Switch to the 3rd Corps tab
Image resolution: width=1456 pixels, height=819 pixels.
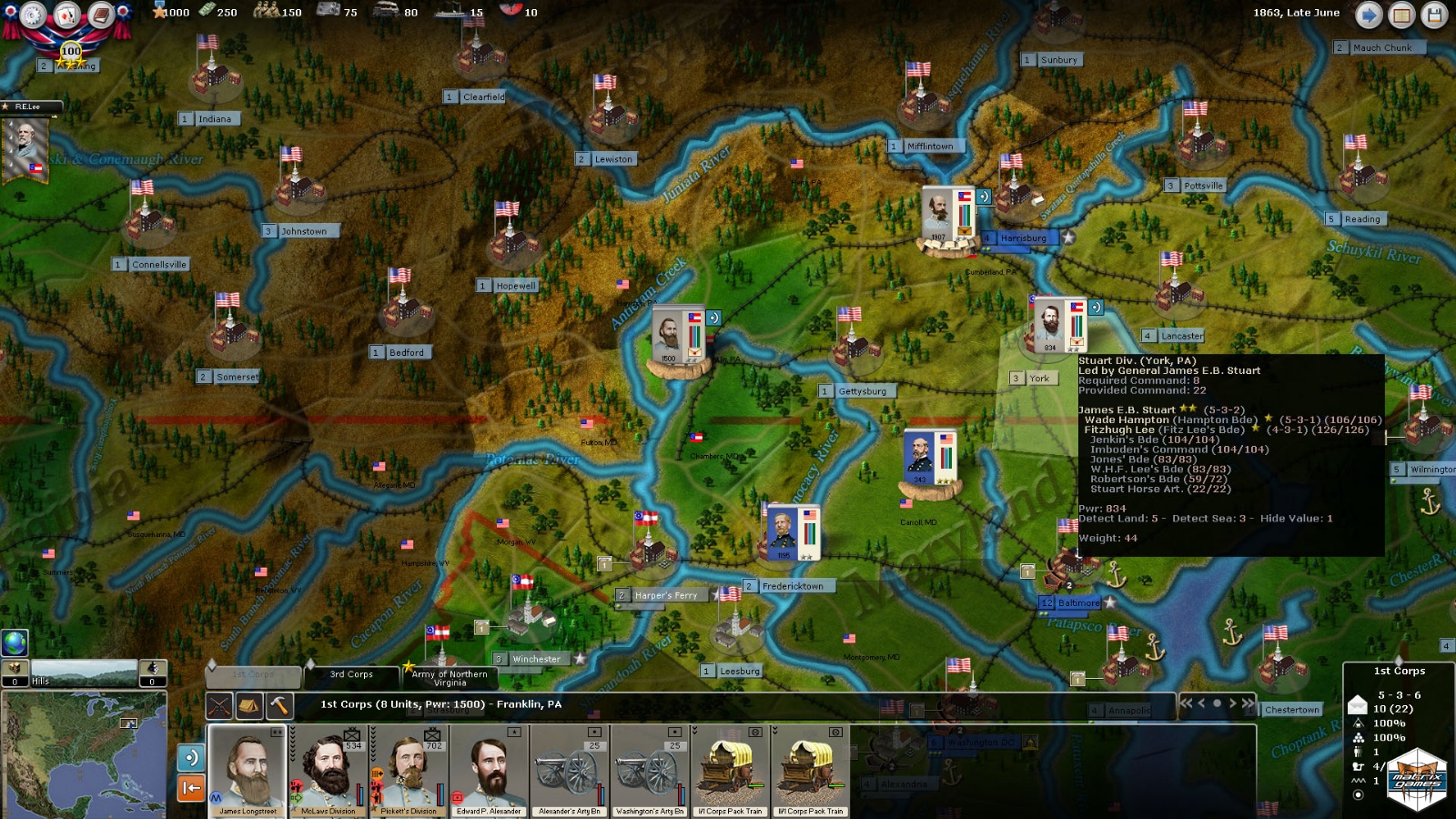351,675
